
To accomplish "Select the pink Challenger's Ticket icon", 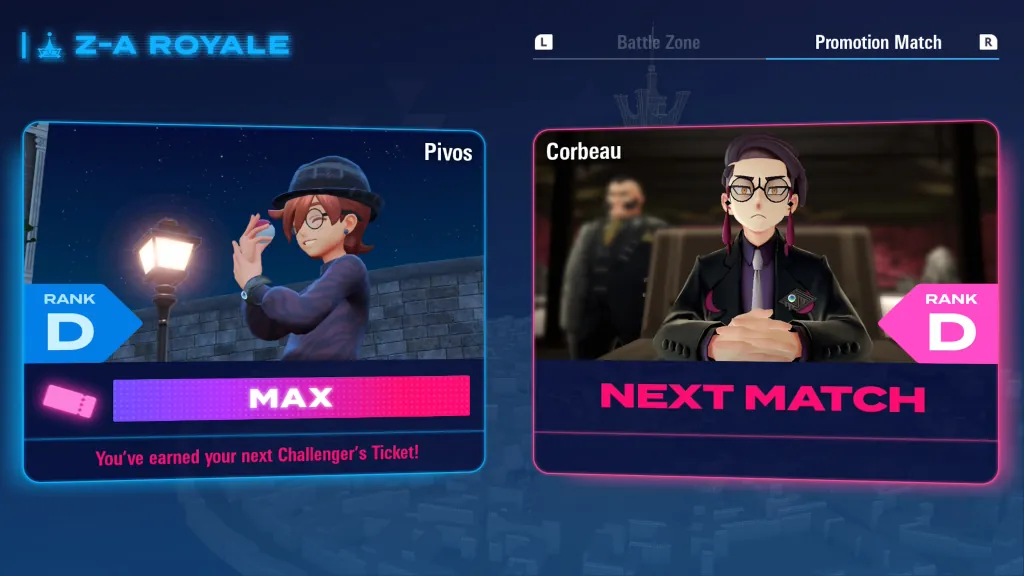I will (x=70, y=401).
